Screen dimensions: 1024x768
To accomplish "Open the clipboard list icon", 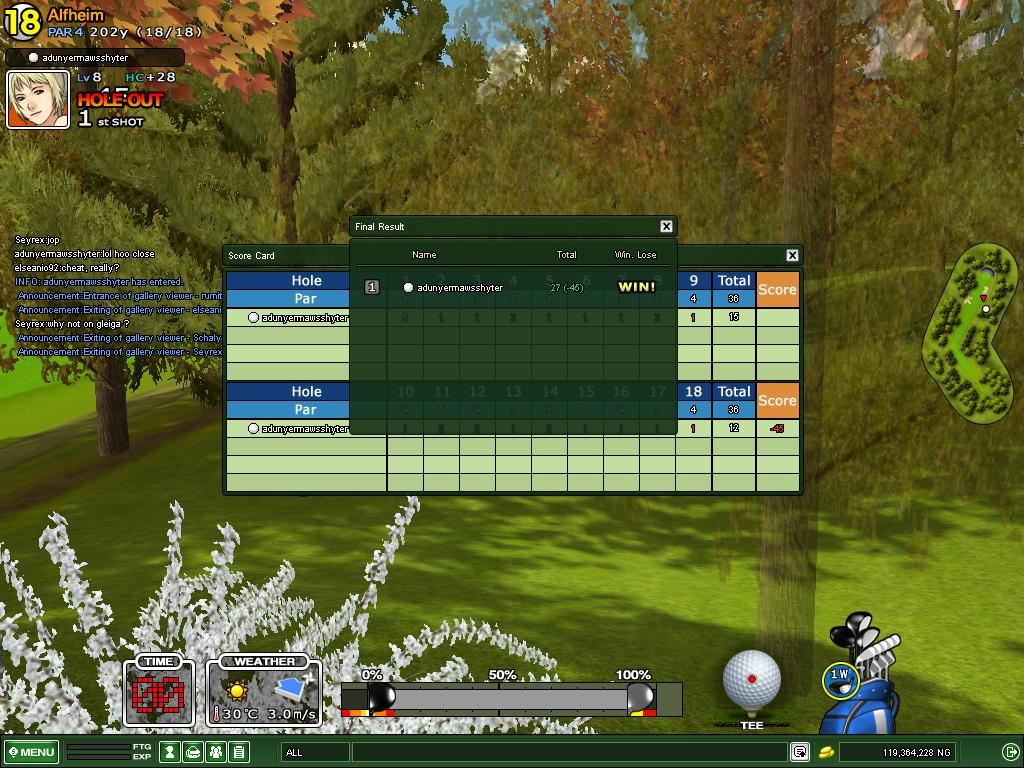I will click(240, 752).
